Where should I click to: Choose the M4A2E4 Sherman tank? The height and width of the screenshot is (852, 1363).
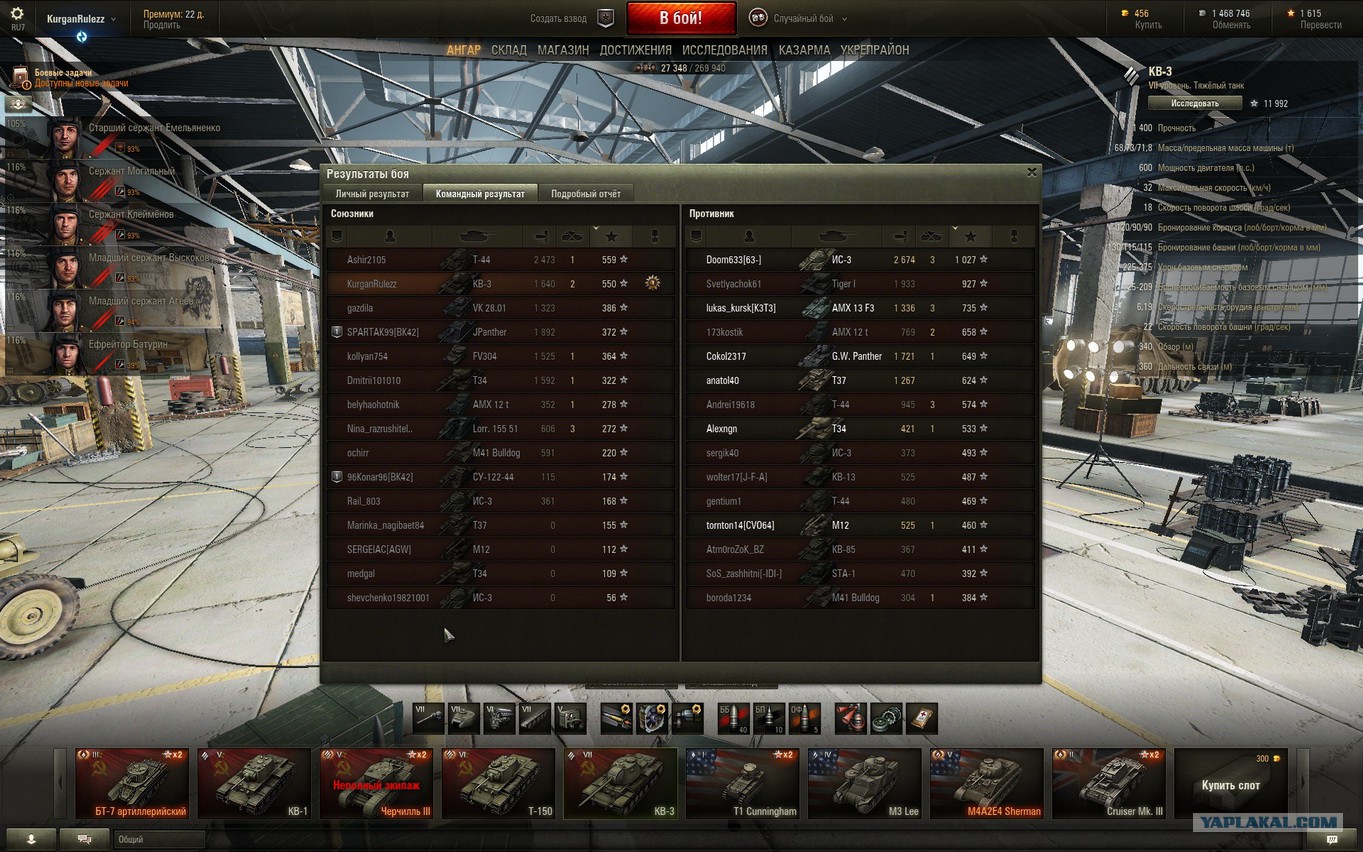tap(985, 784)
